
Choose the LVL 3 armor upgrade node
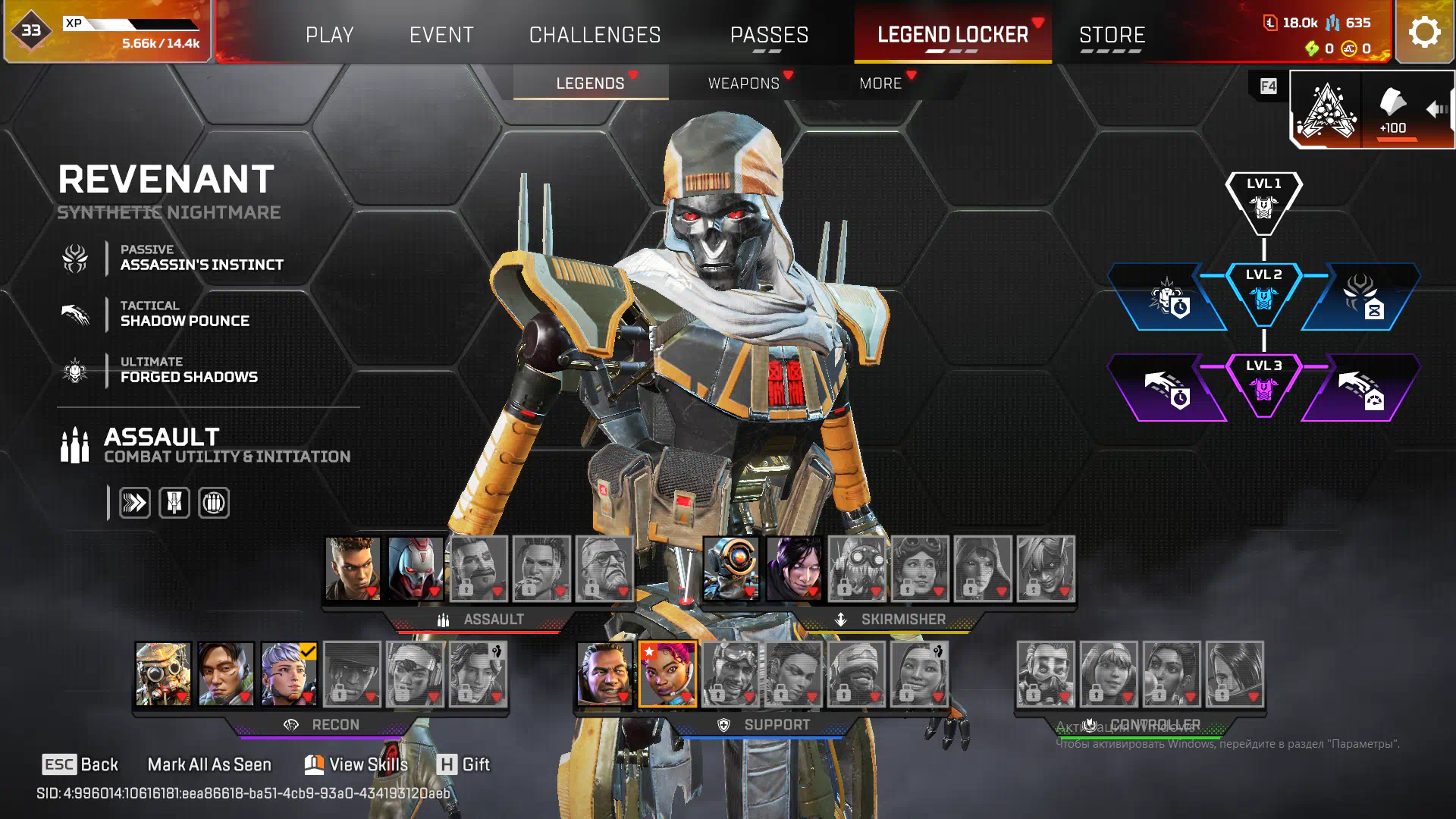[x=1263, y=385]
